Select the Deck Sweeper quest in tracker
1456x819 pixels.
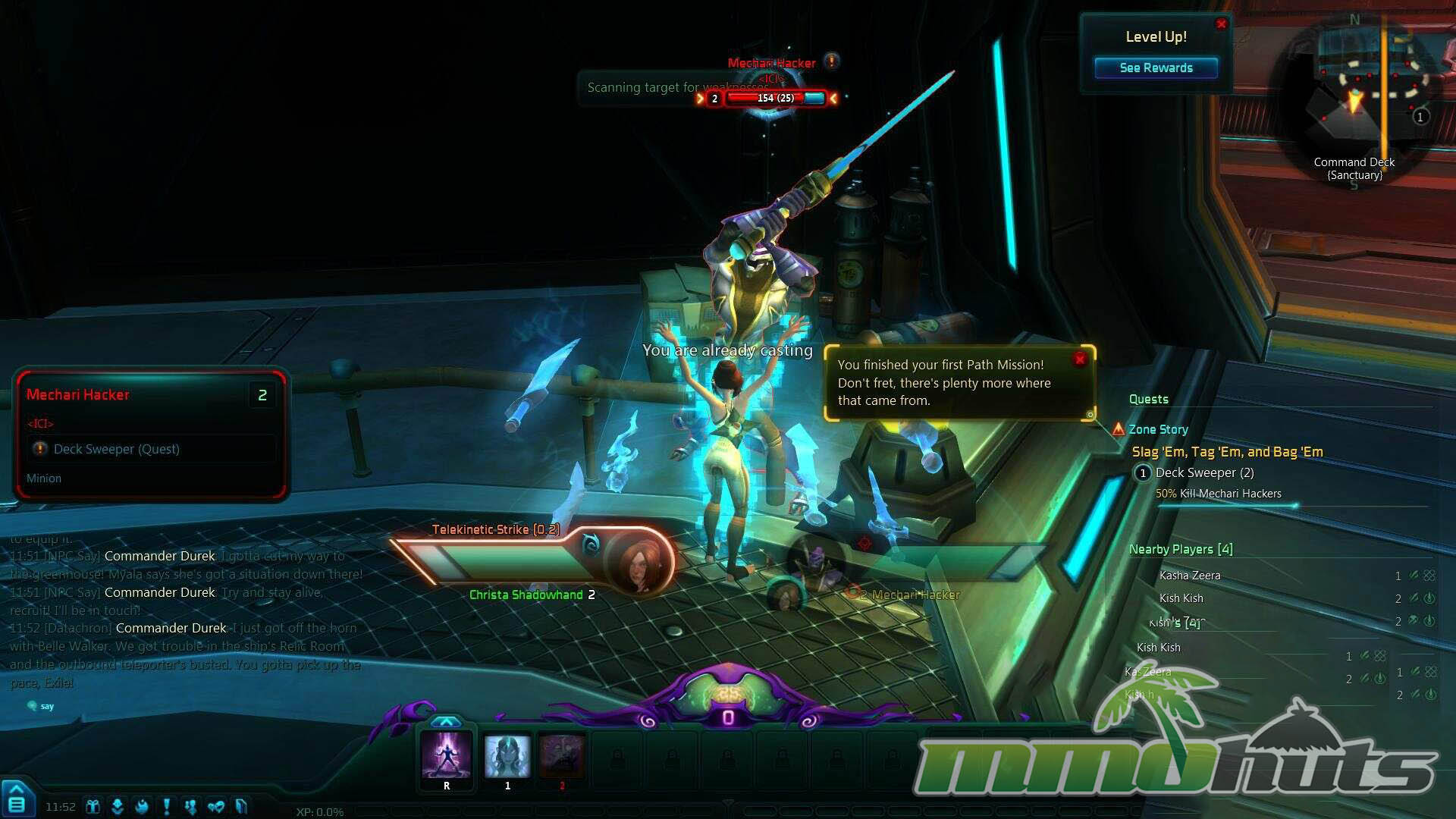(1204, 473)
